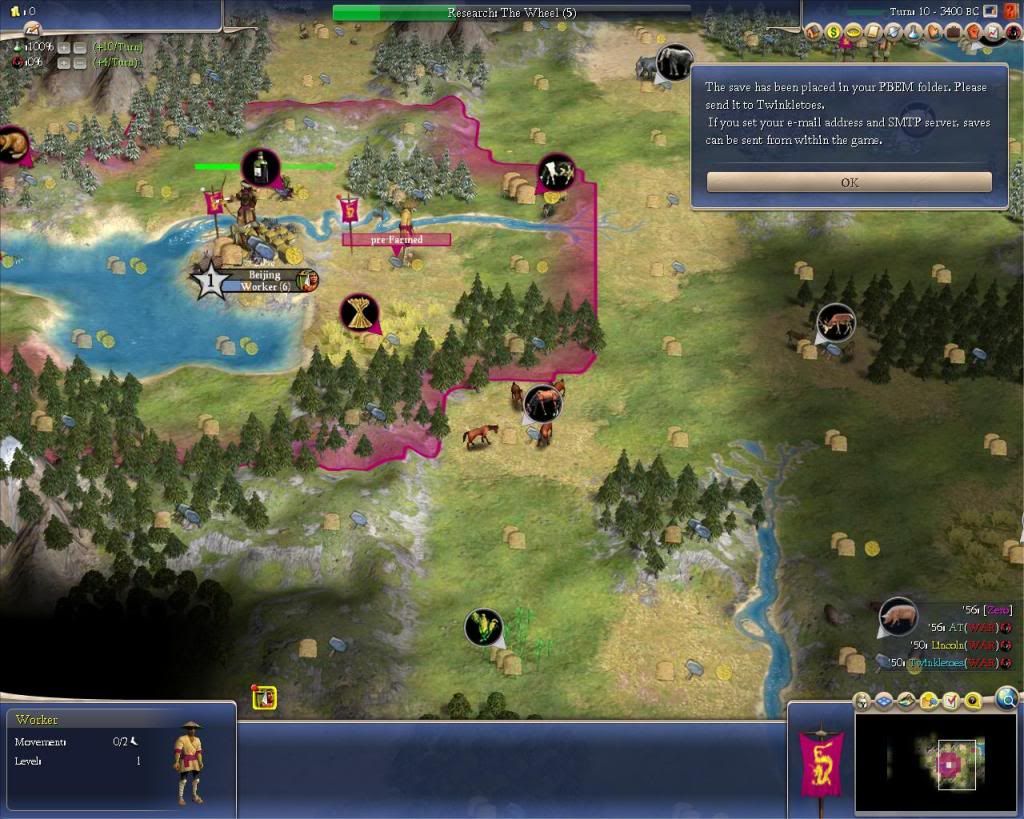This screenshot has width=1024, height=819.
Task: Open the technology advisor flask icon
Action: pyautogui.click(x=913, y=32)
